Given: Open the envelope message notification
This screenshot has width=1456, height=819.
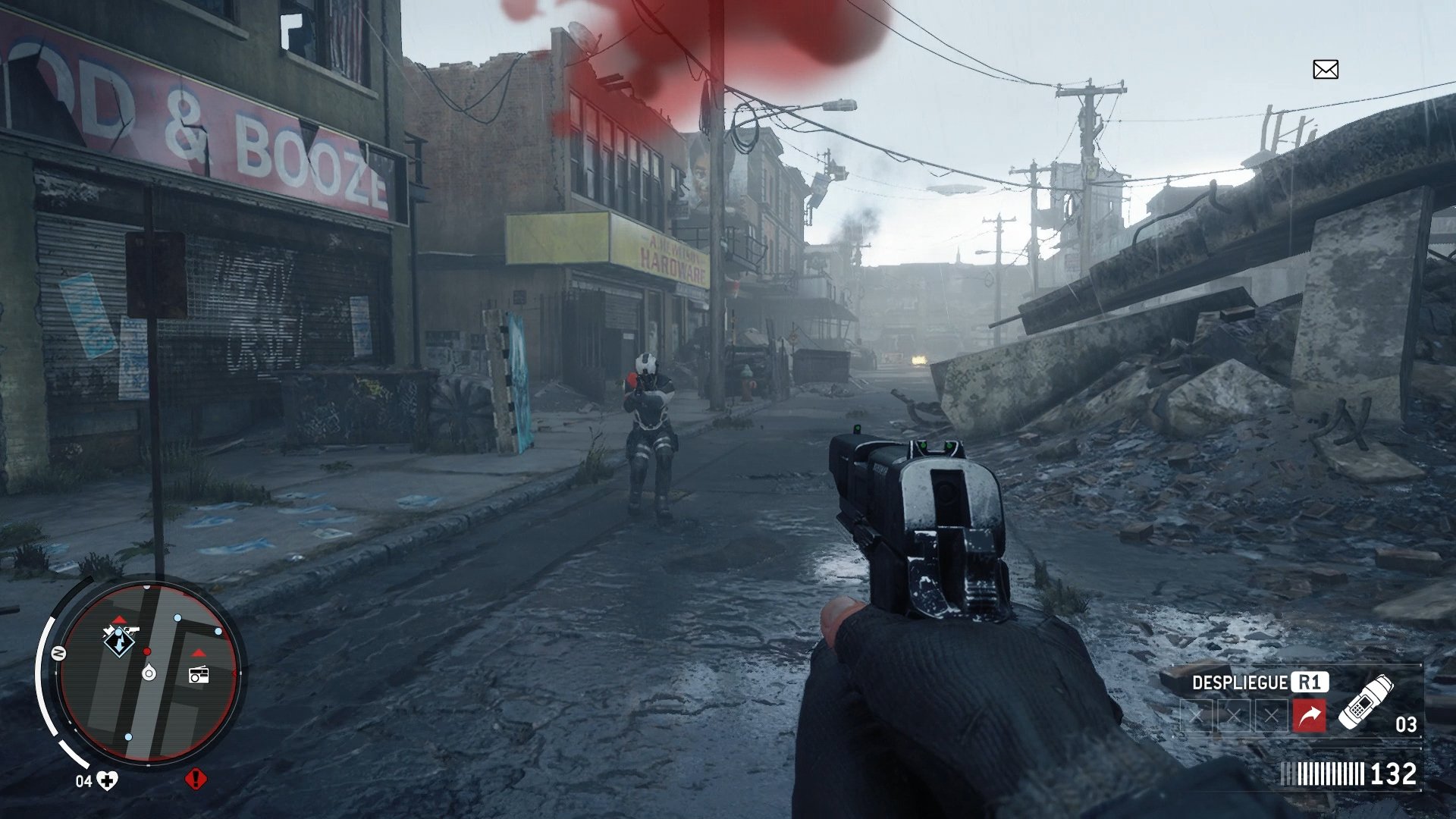Looking at the screenshot, I should click(x=1325, y=70).
